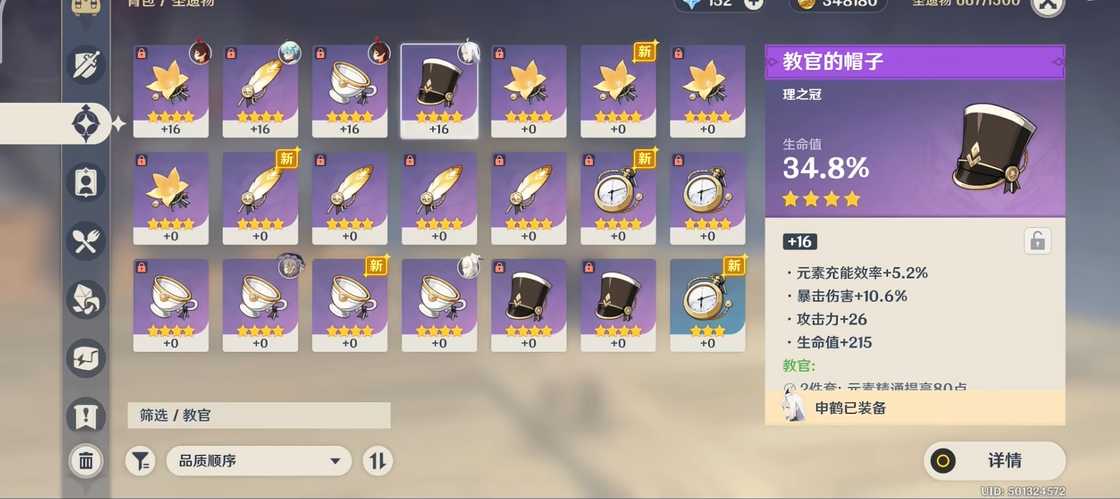Pick the +0 teacup artifact marked 新

point(350,304)
